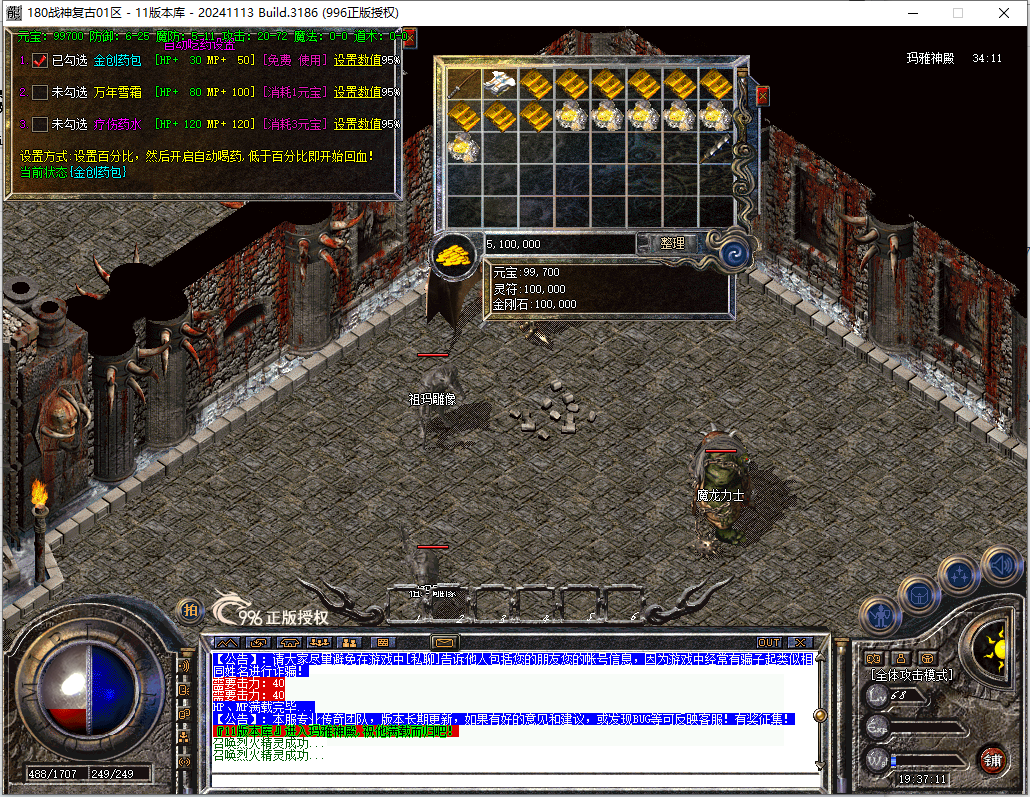Tick the 万年雪霜 checkbox
This screenshot has height=797, width=1030.
pyautogui.click(x=40, y=93)
